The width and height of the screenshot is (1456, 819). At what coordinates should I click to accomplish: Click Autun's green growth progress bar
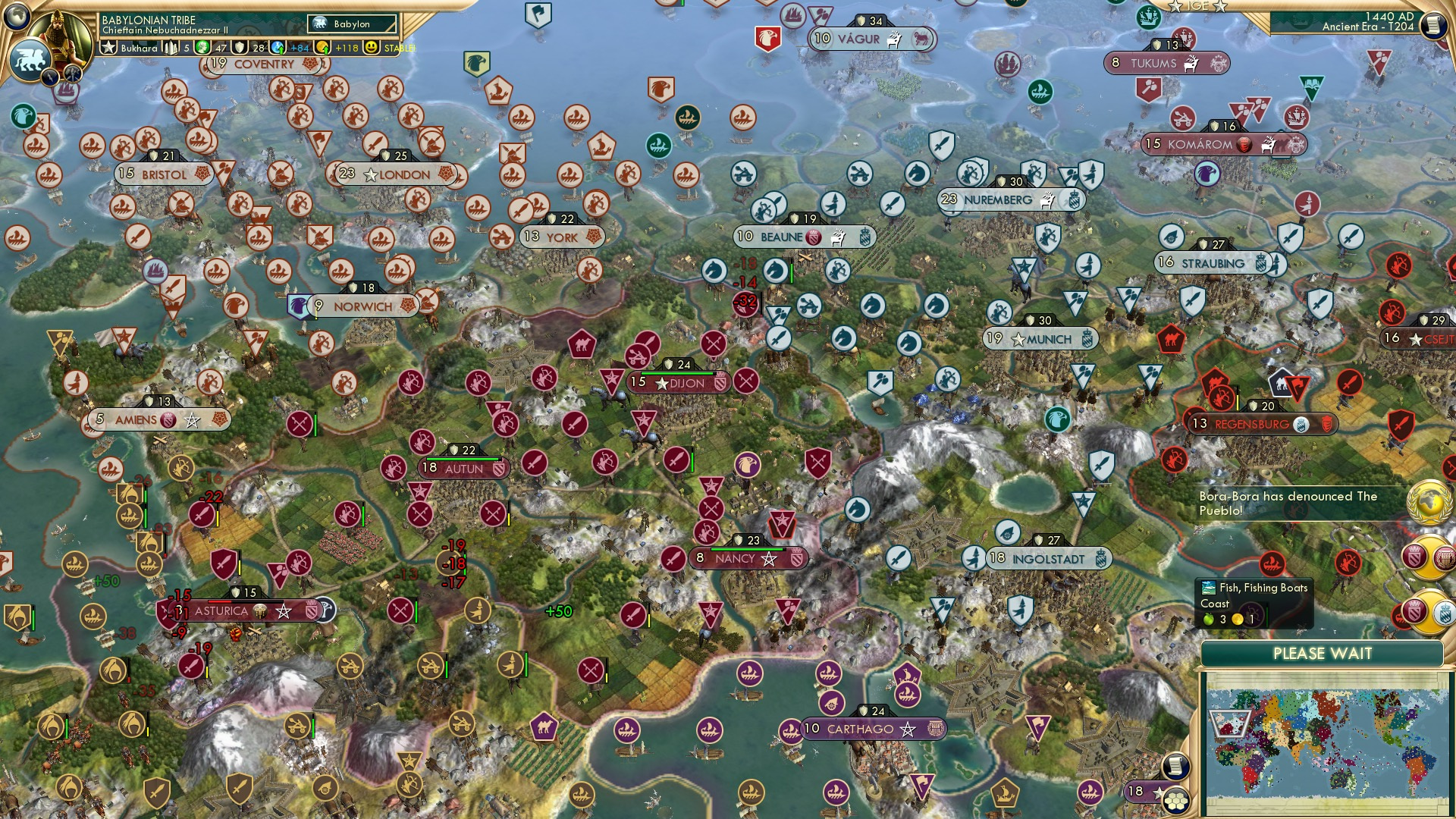click(x=460, y=457)
